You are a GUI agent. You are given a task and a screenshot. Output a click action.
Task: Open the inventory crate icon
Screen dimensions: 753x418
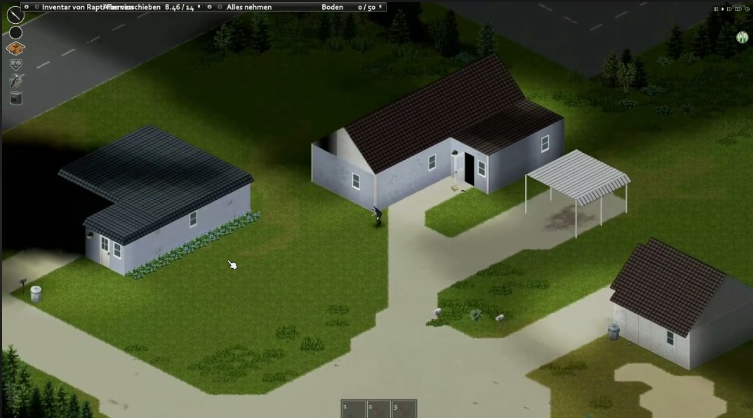click(16, 48)
